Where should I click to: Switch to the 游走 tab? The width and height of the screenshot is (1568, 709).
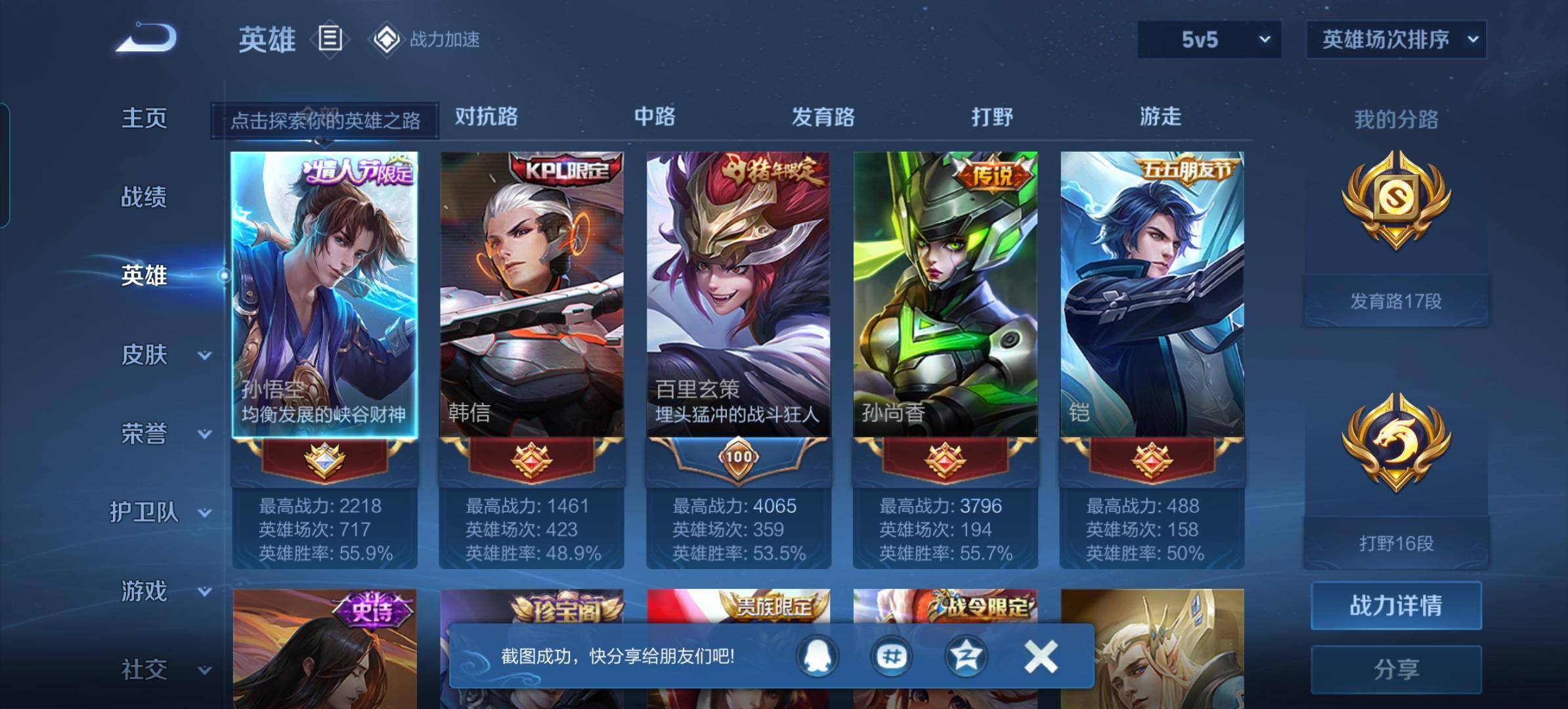tap(1160, 117)
